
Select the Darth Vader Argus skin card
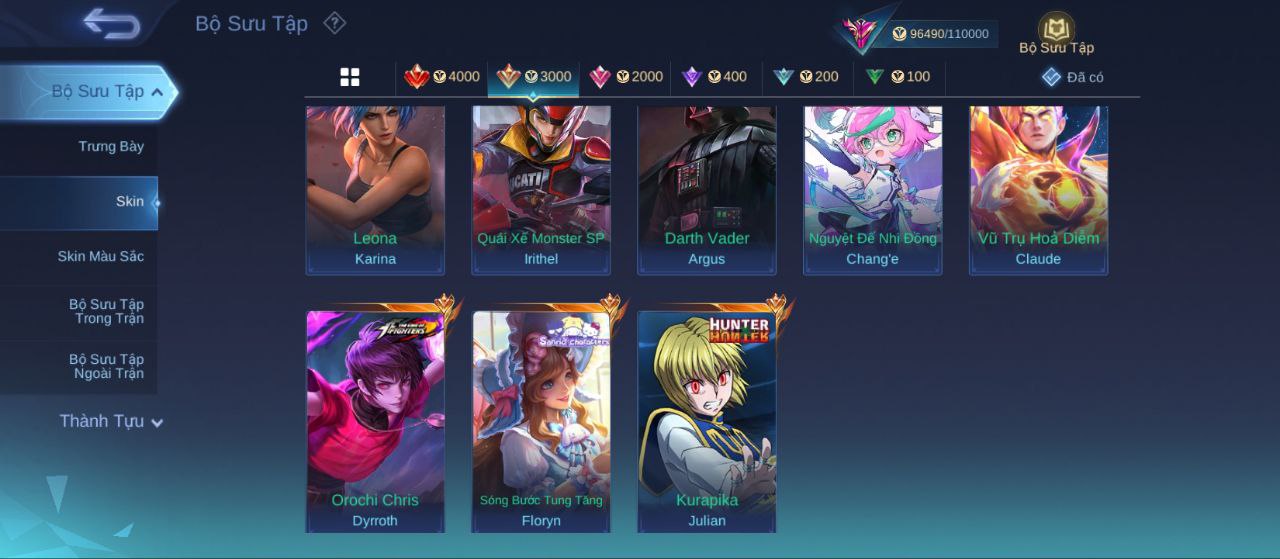(707, 188)
